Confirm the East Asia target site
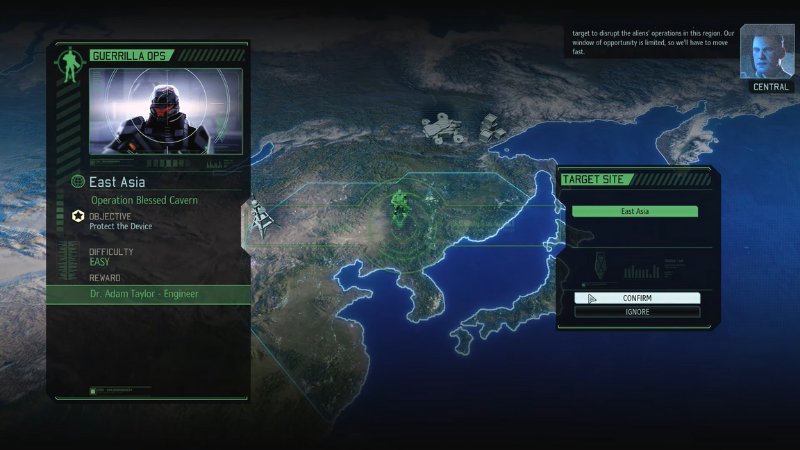800x450 pixels. click(637, 298)
